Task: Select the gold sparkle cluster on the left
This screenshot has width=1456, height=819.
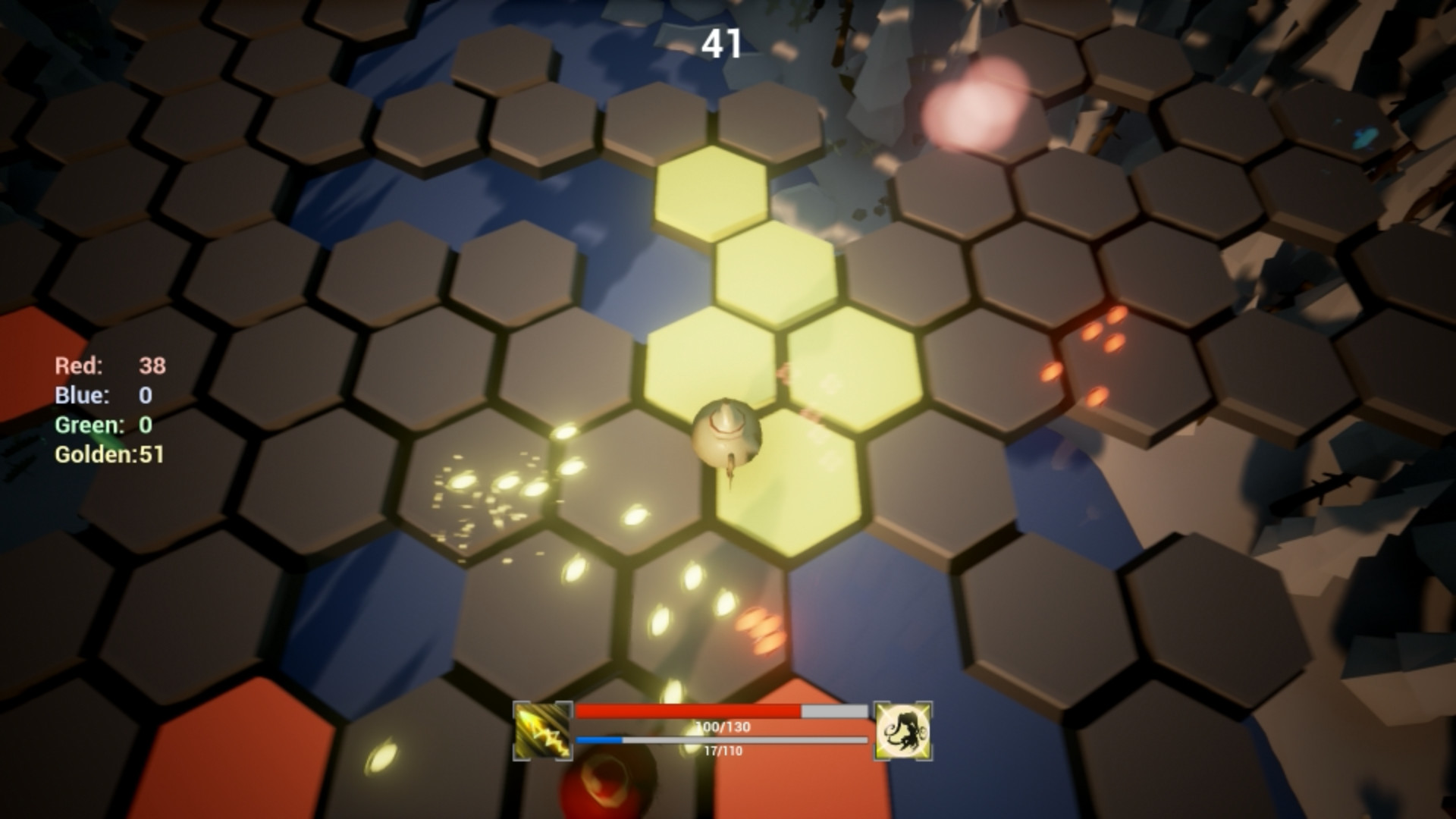Action: click(485, 485)
